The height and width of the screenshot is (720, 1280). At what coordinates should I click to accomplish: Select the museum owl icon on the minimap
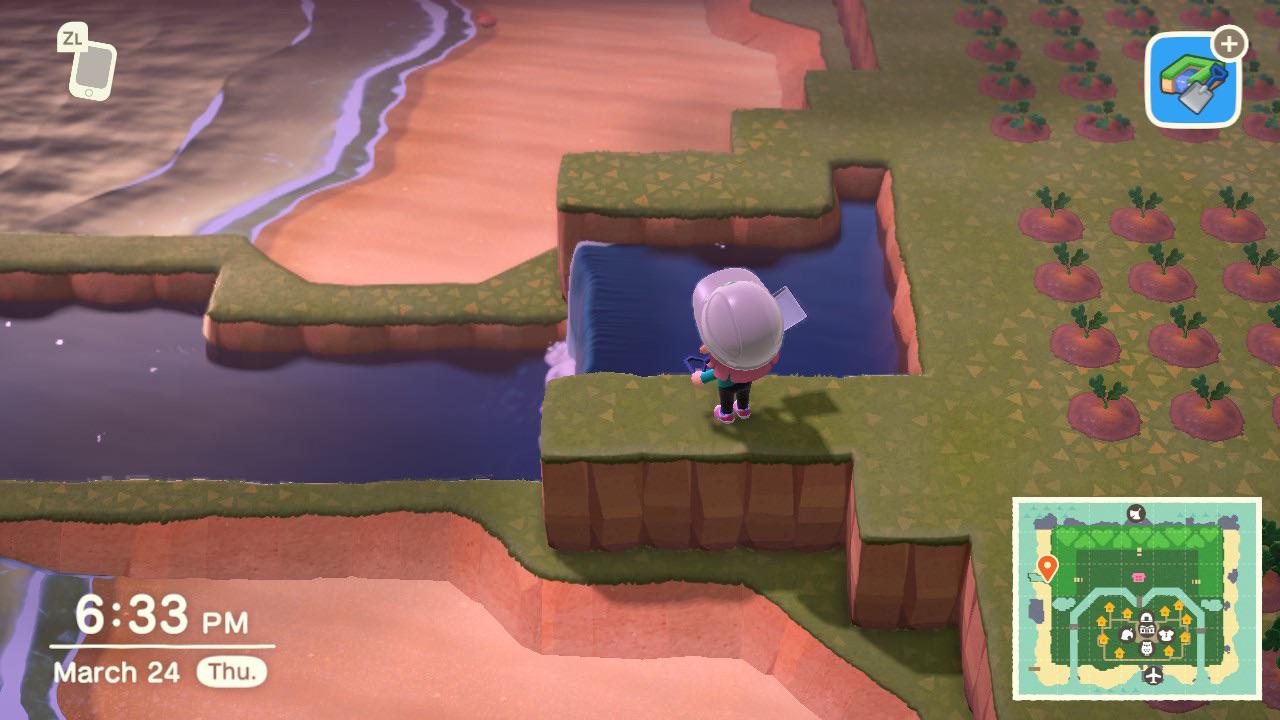(x=1145, y=649)
